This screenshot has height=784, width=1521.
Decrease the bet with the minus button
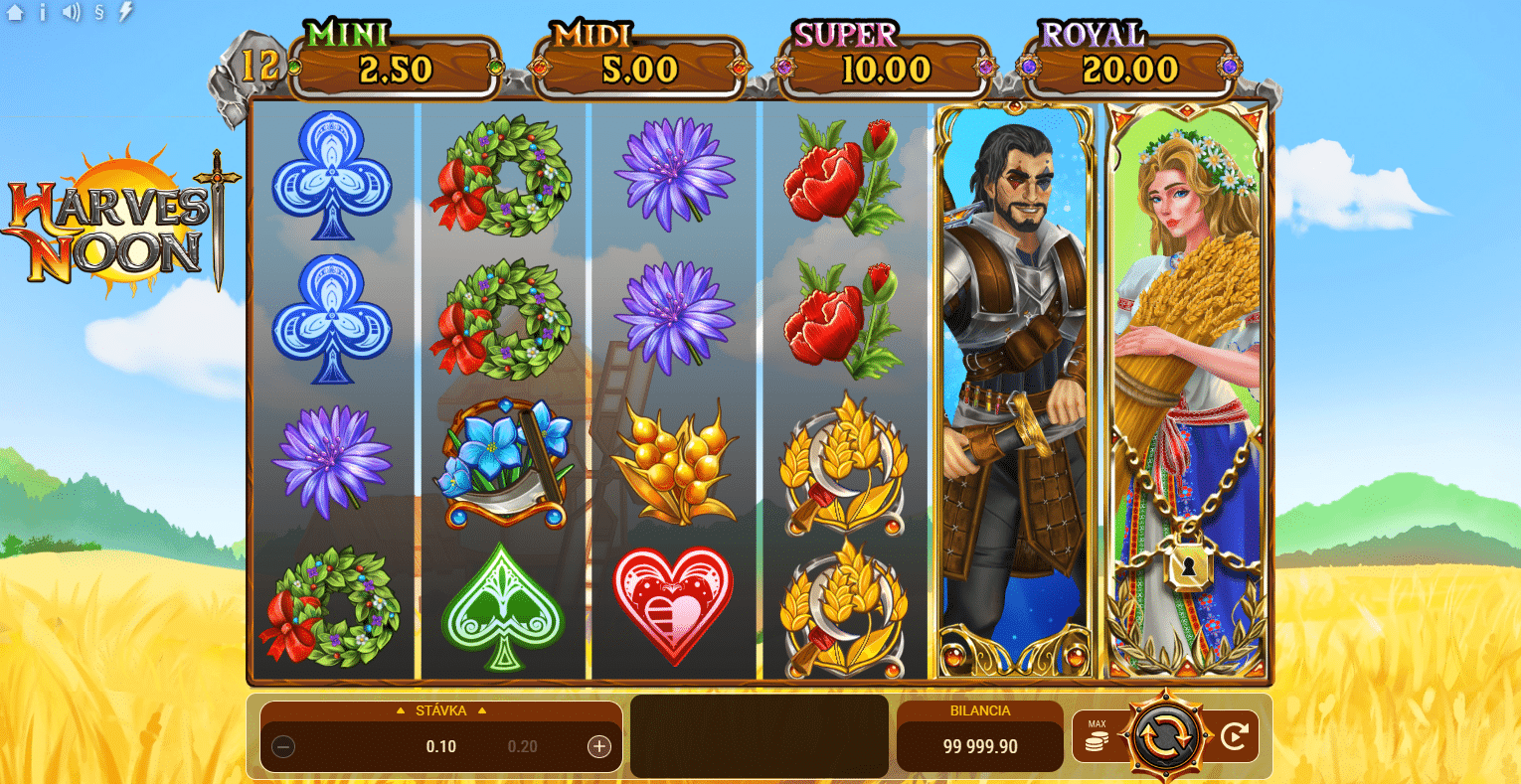[283, 746]
